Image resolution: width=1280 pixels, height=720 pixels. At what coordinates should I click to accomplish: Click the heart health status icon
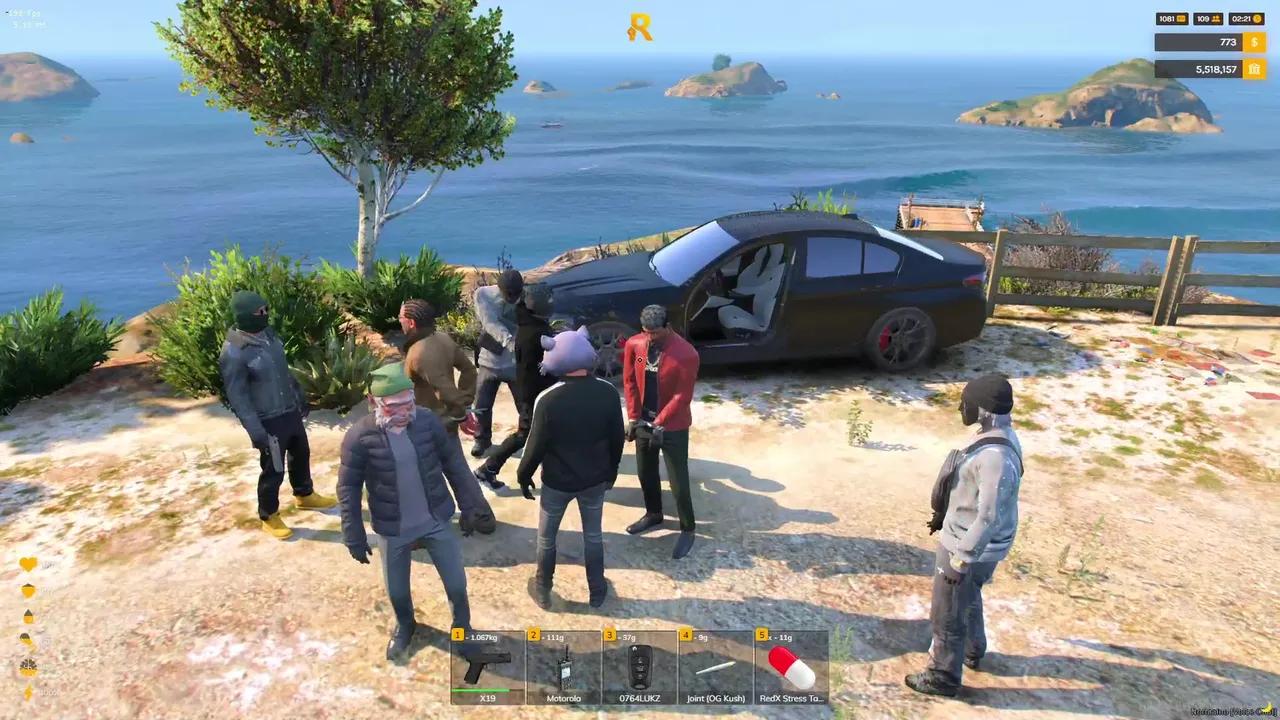click(28, 563)
